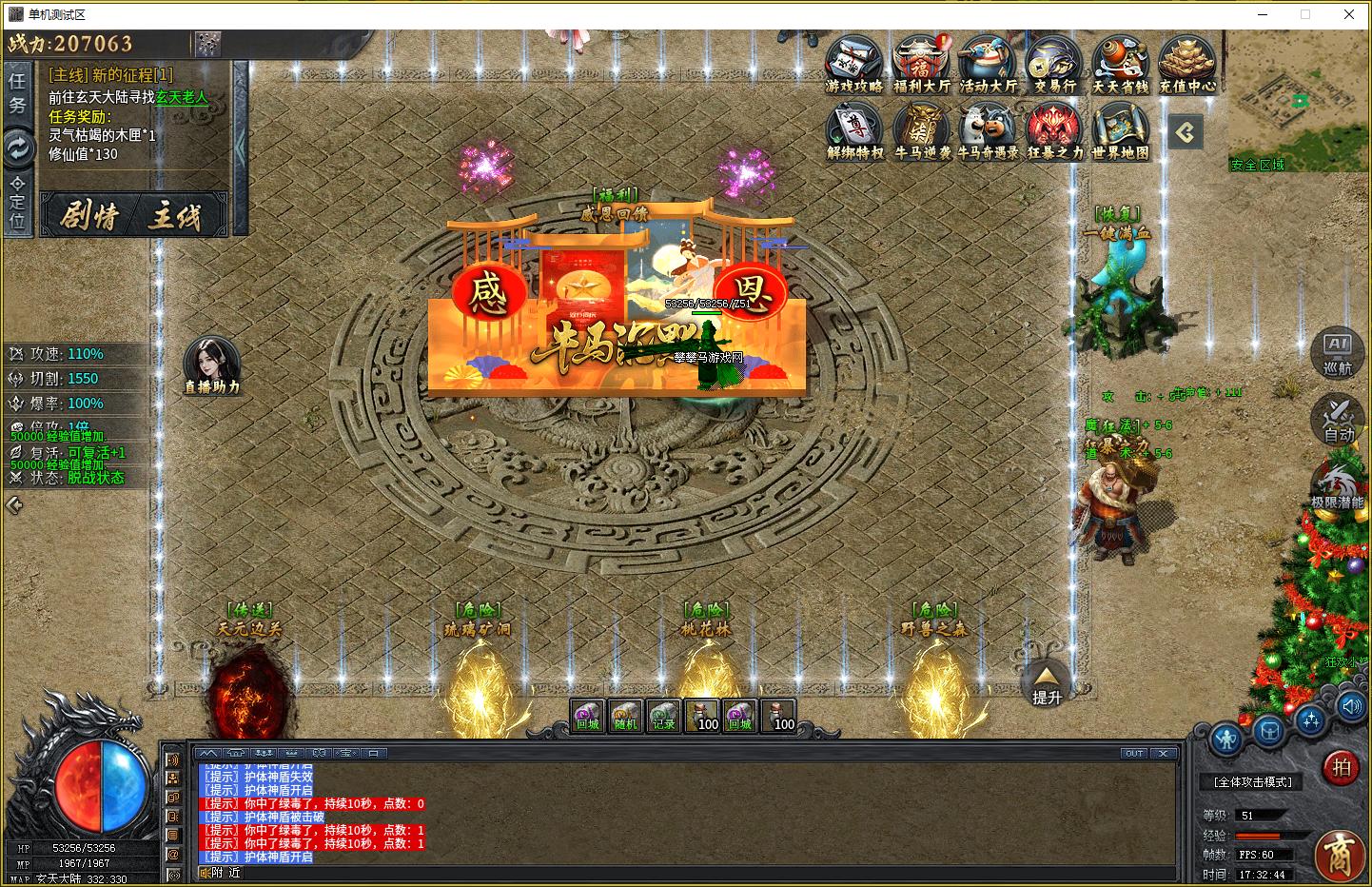Activate the 狂暴之力 berserk power icon
The width and height of the screenshot is (1372, 887).
tap(1054, 129)
